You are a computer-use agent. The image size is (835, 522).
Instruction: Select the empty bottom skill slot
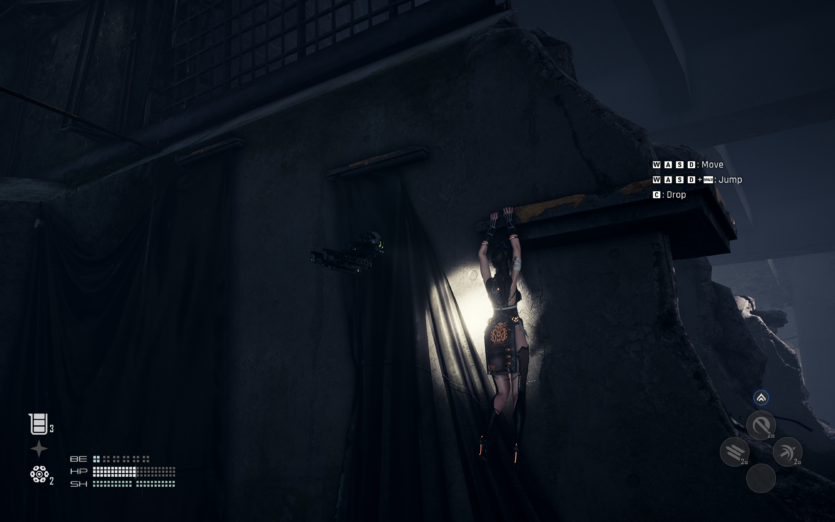tap(761, 478)
